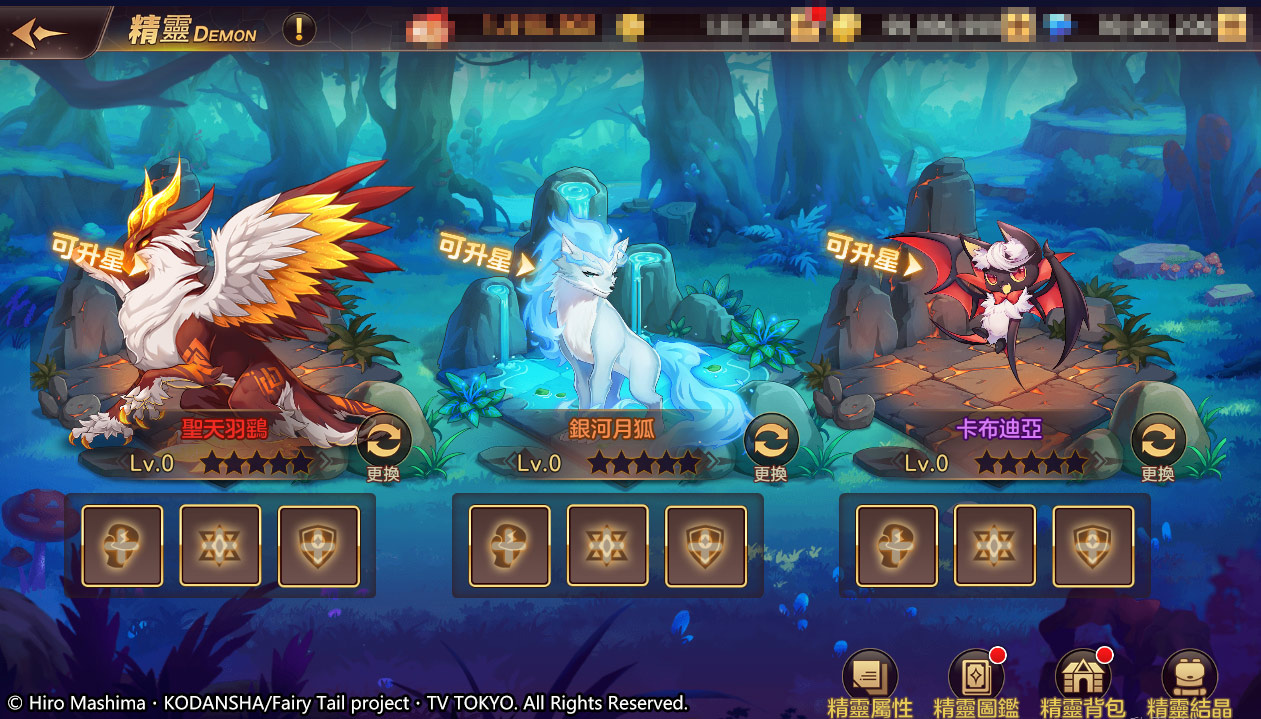Image resolution: width=1261 pixels, height=719 pixels.
Task: Select 卡布迪亞's flexing arm skill slot
Action: click(897, 545)
